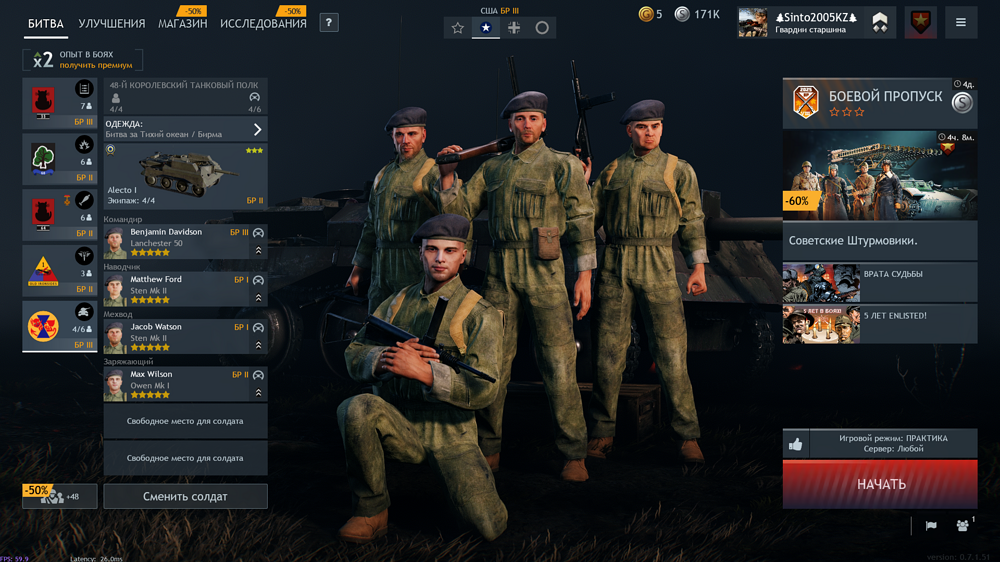The image size is (1000, 562).
Task: Change game mode ПРАКТИКА and server
Action: point(892,444)
